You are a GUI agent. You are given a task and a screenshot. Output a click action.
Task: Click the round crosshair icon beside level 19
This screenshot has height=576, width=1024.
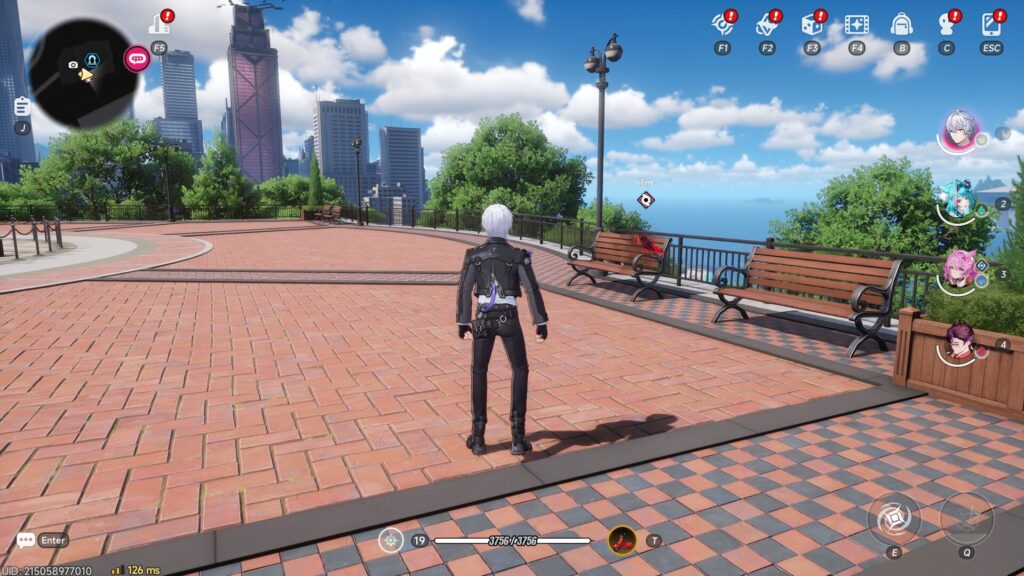click(390, 541)
